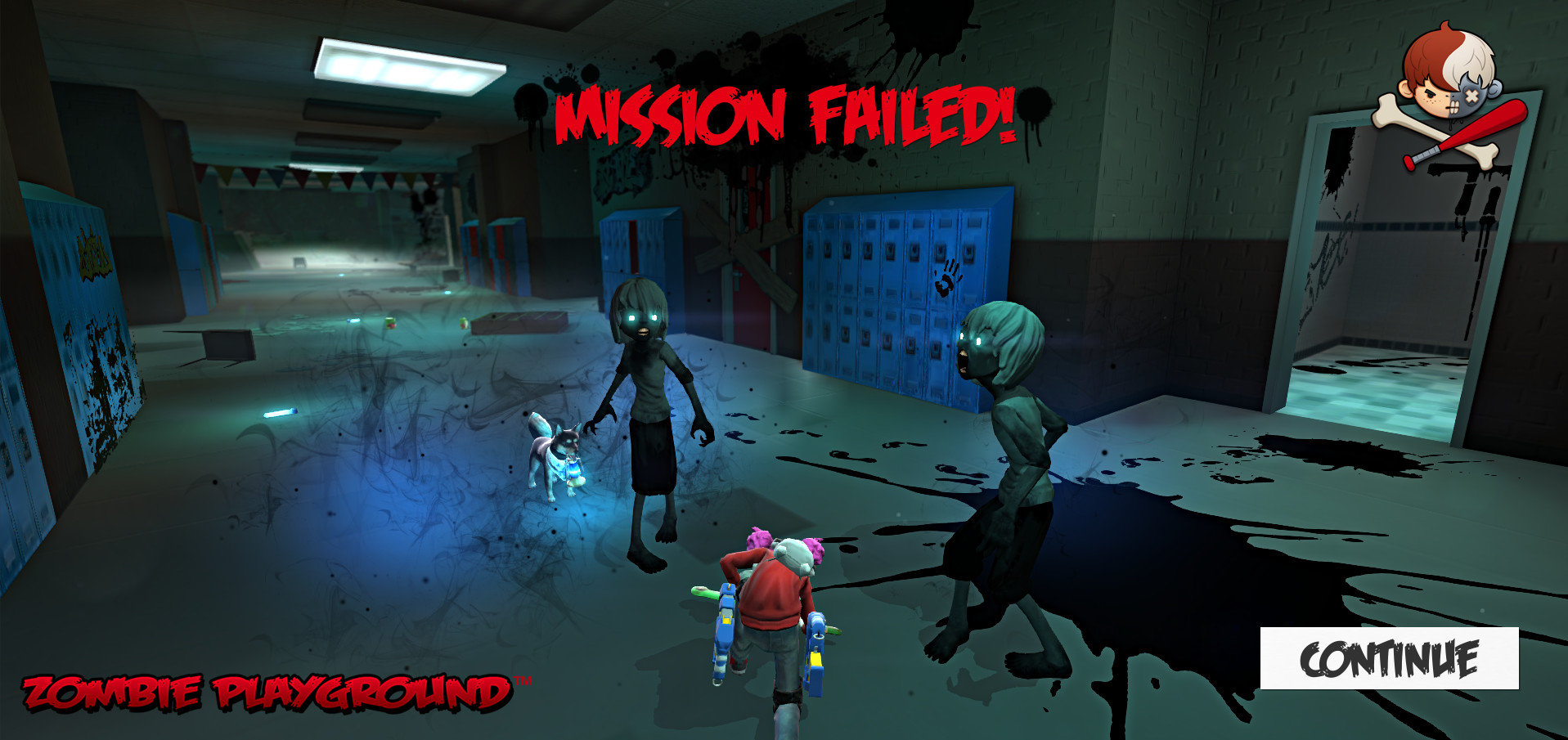1568x740 pixels.
Task: Click the half-zombie boy avatar icon
Action: coord(1450,78)
